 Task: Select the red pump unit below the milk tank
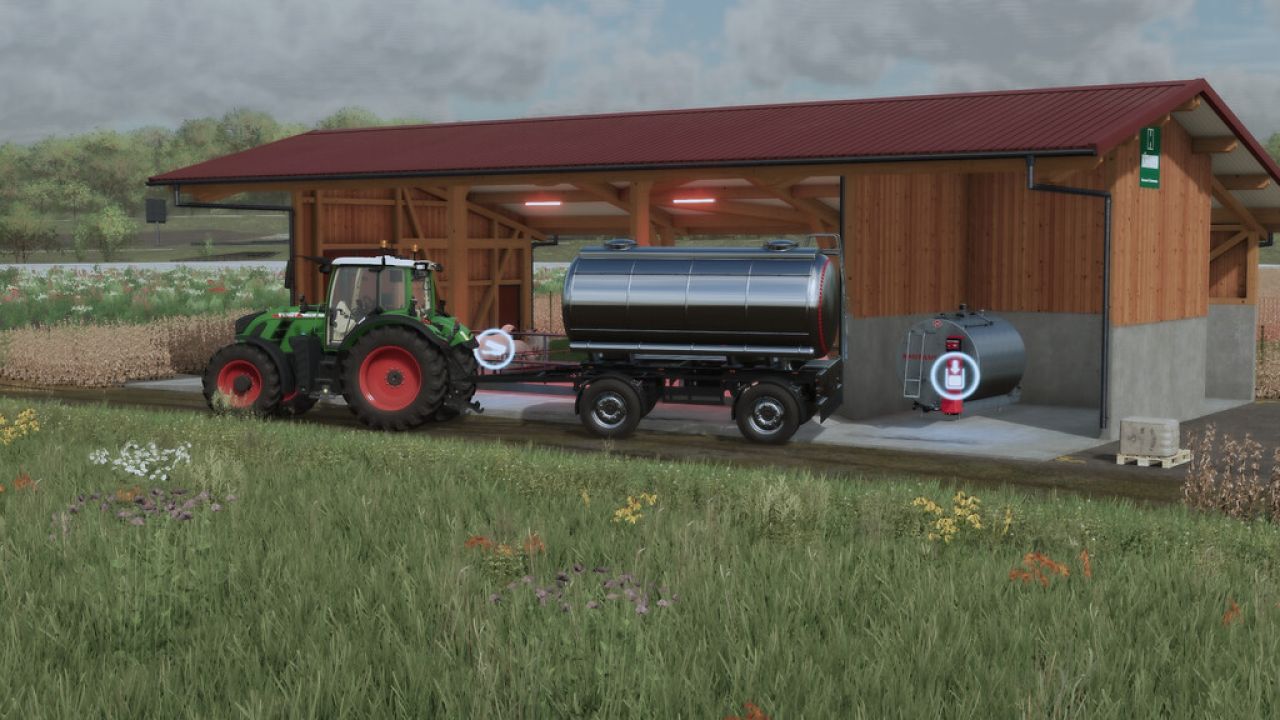(952, 406)
